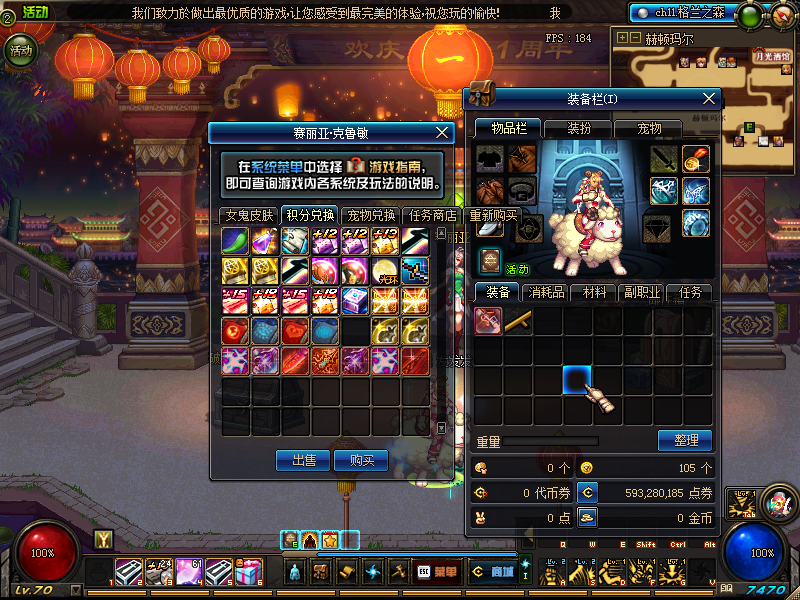This screenshot has width=800, height=600.
Task: Open the 菜单 system menu button
Action: [438, 572]
